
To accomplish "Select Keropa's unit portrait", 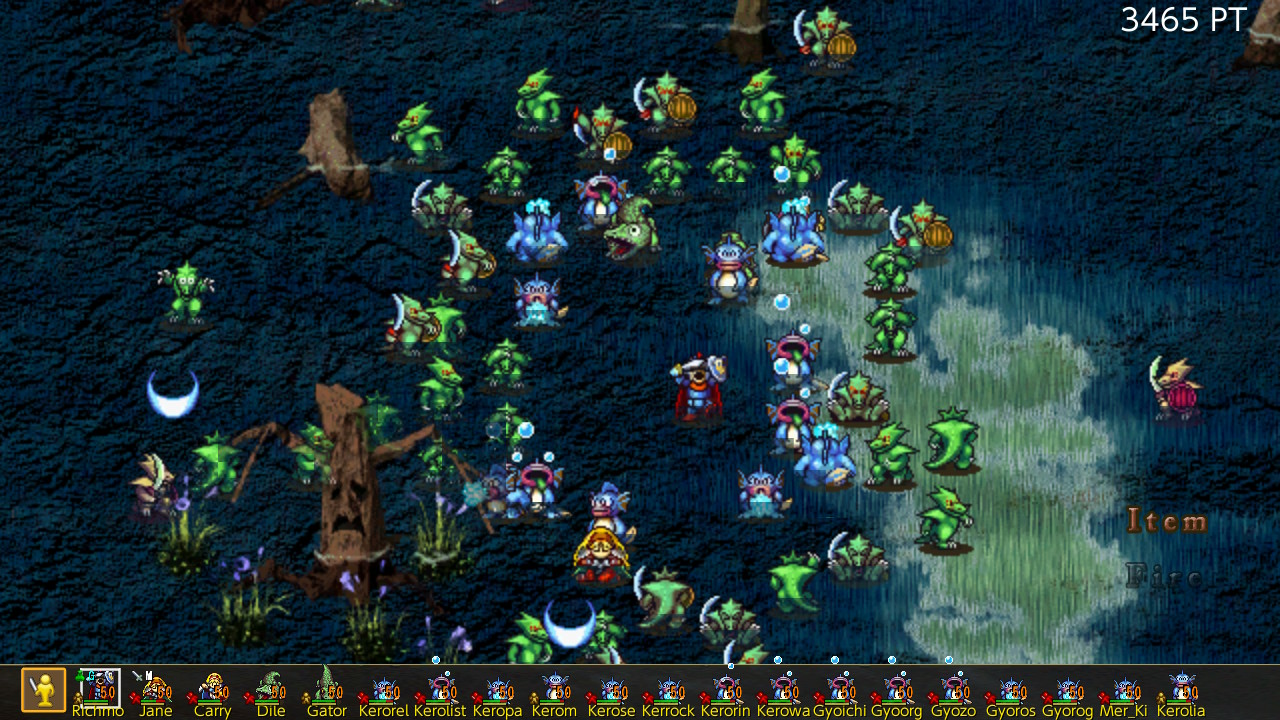I will point(497,688).
